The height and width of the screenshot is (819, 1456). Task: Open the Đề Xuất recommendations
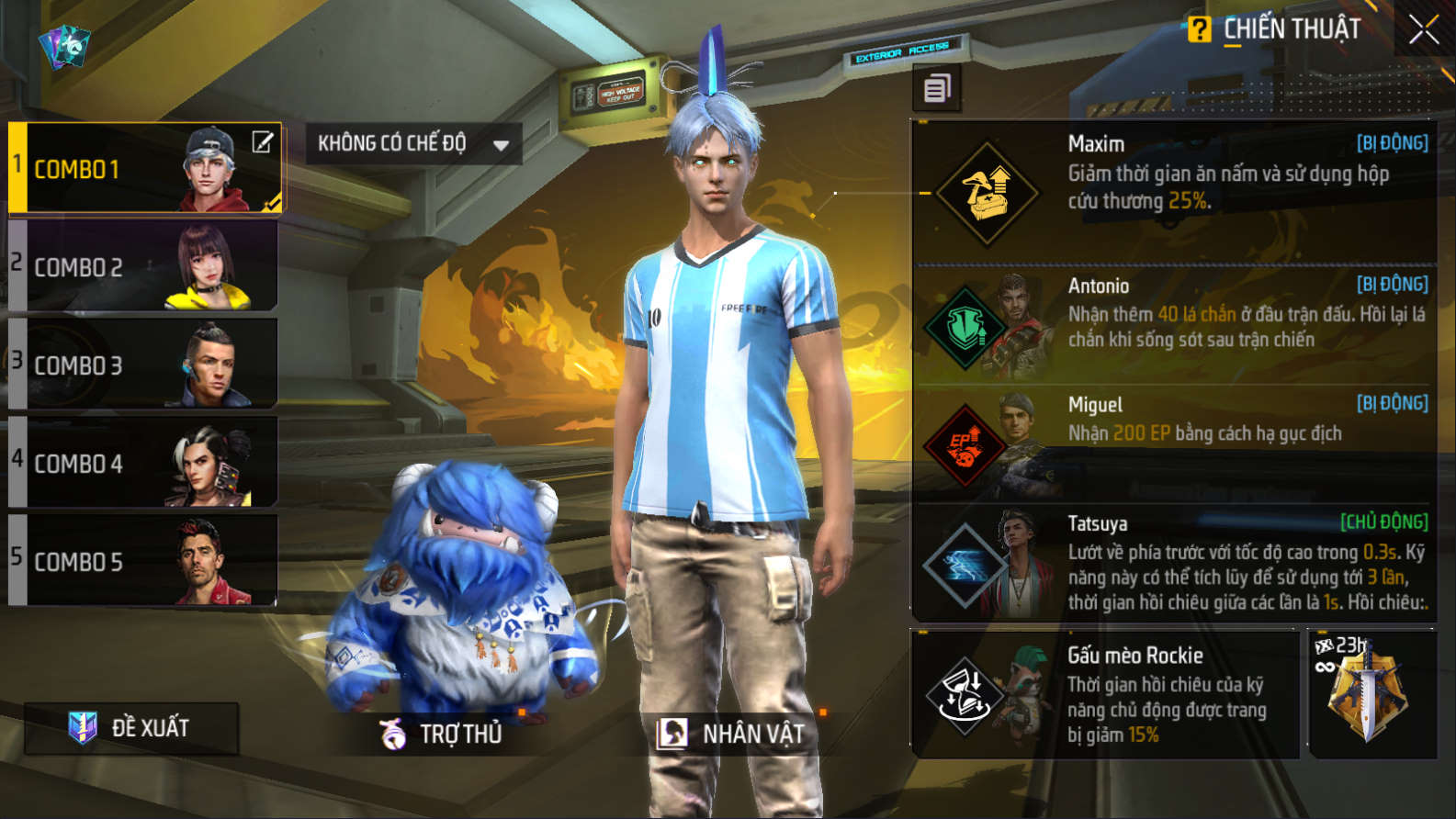coord(131,728)
